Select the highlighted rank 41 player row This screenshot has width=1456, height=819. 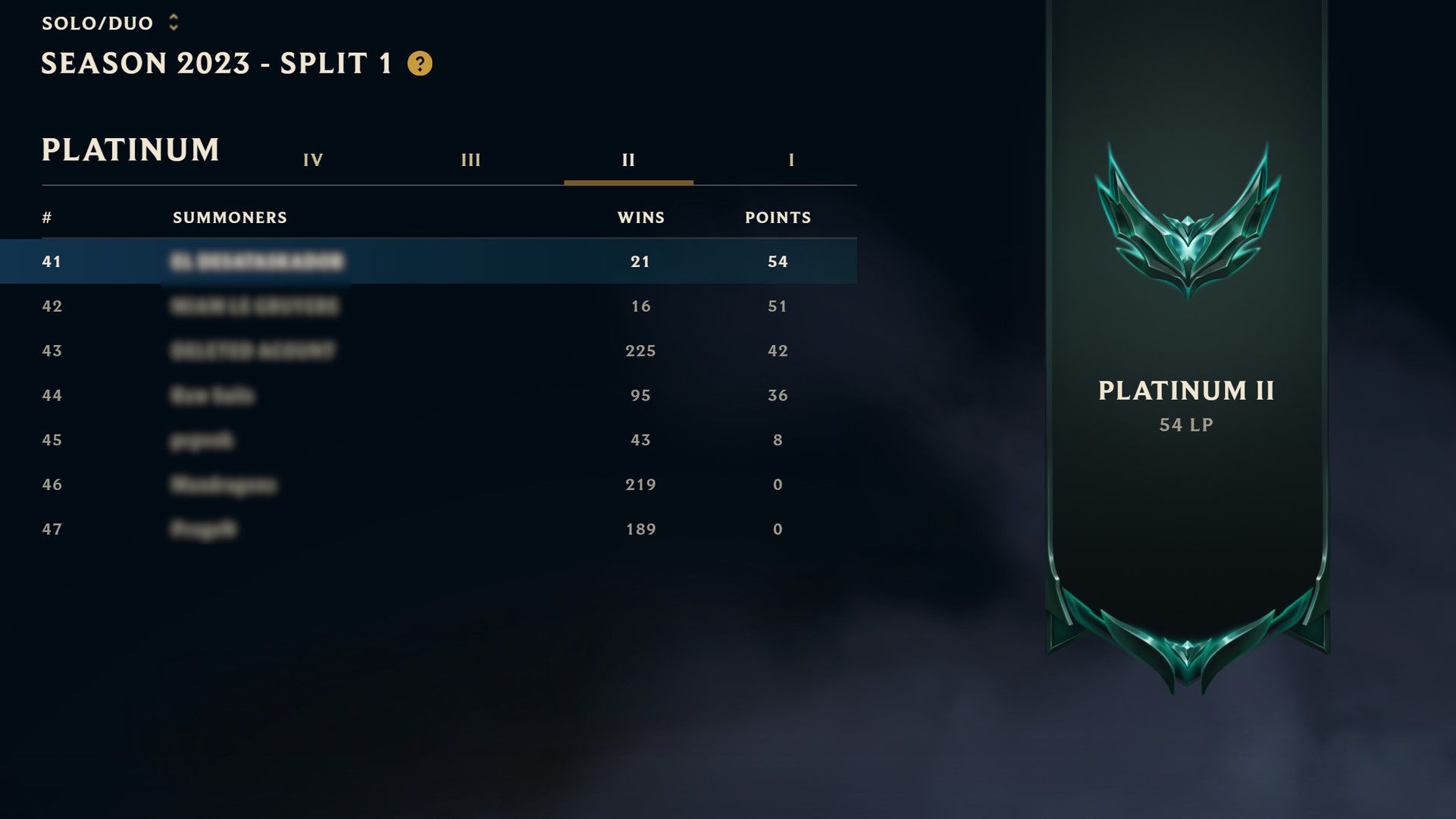click(x=428, y=261)
